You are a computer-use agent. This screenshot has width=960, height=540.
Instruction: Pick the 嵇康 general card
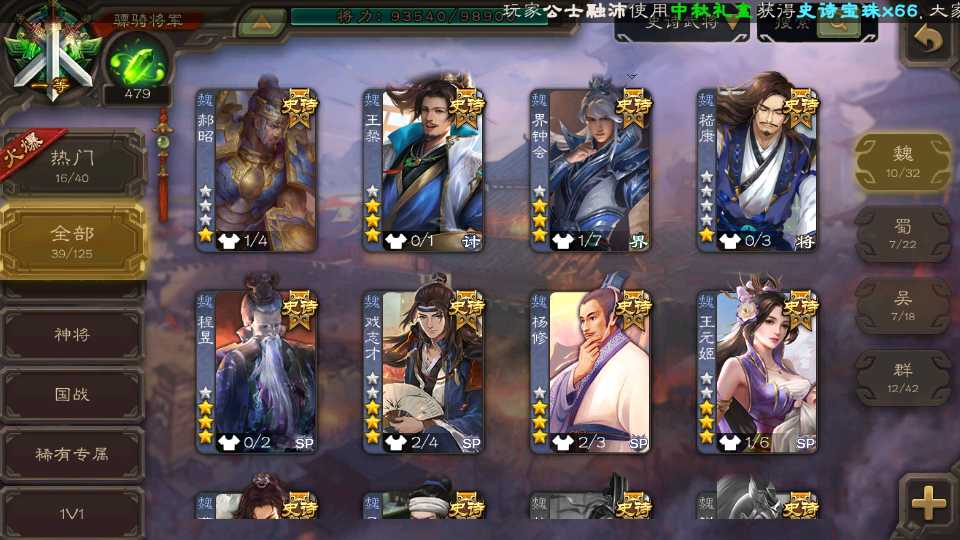click(x=758, y=170)
